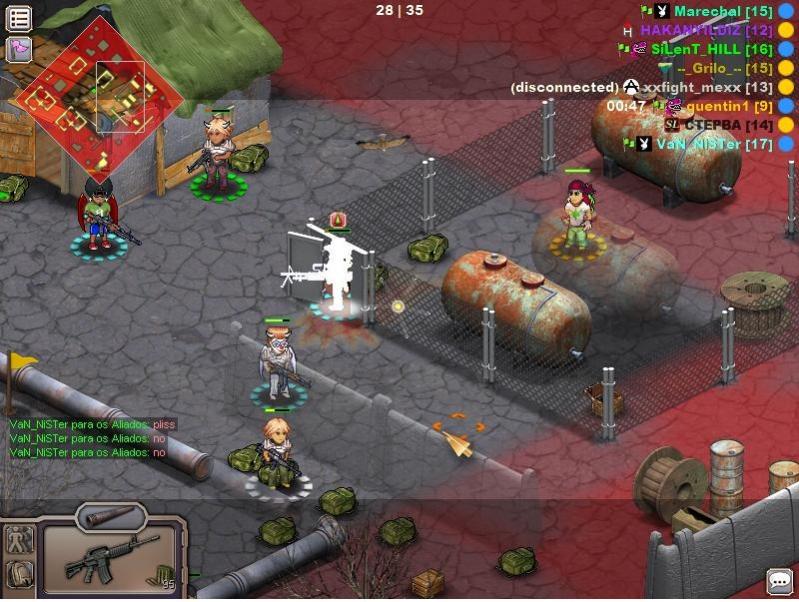Click SiLenT_HILL in the player list
This screenshot has width=799, height=602.
[x=711, y=49]
